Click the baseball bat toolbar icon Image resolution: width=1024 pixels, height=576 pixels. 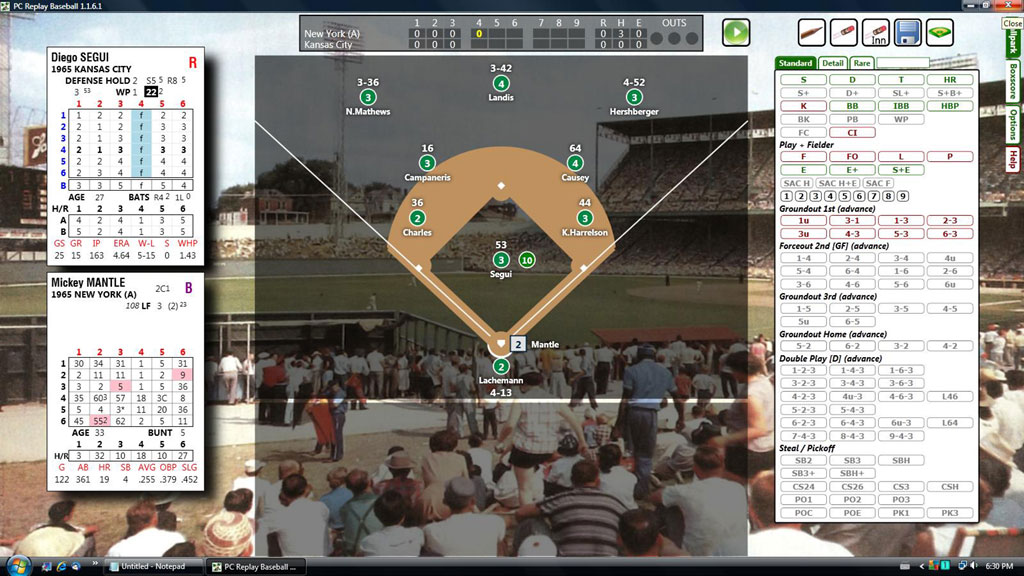pos(844,33)
